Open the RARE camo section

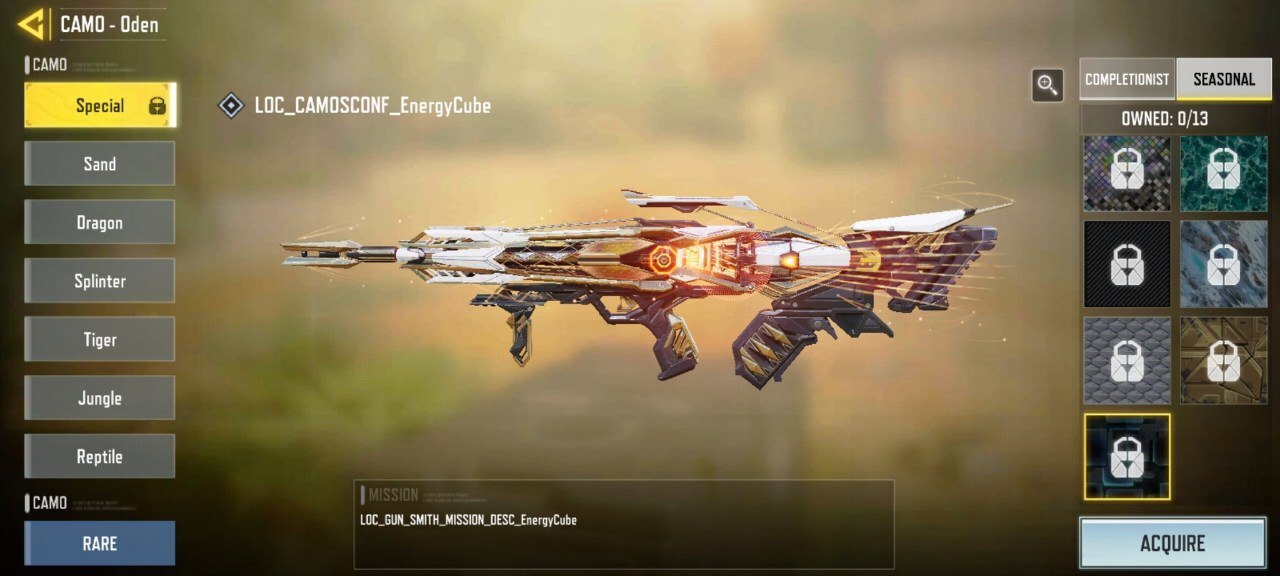100,543
